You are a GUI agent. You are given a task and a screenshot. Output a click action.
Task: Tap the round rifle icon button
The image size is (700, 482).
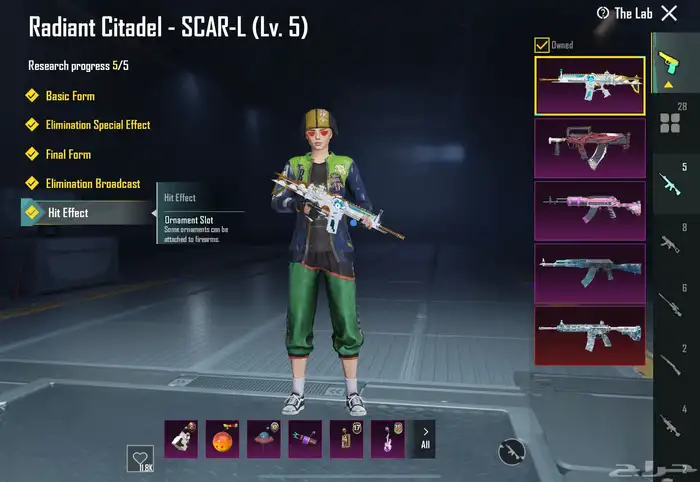(x=513, y=453)
